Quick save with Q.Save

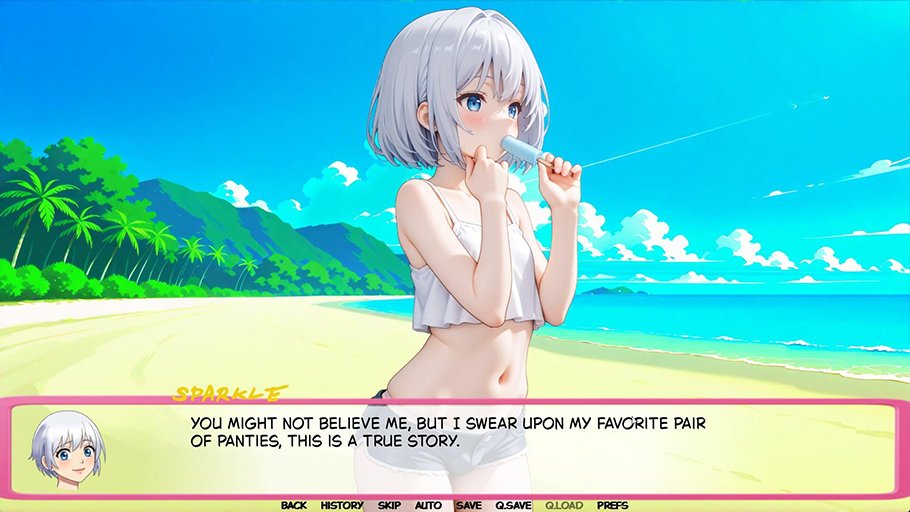click(514, 505)
